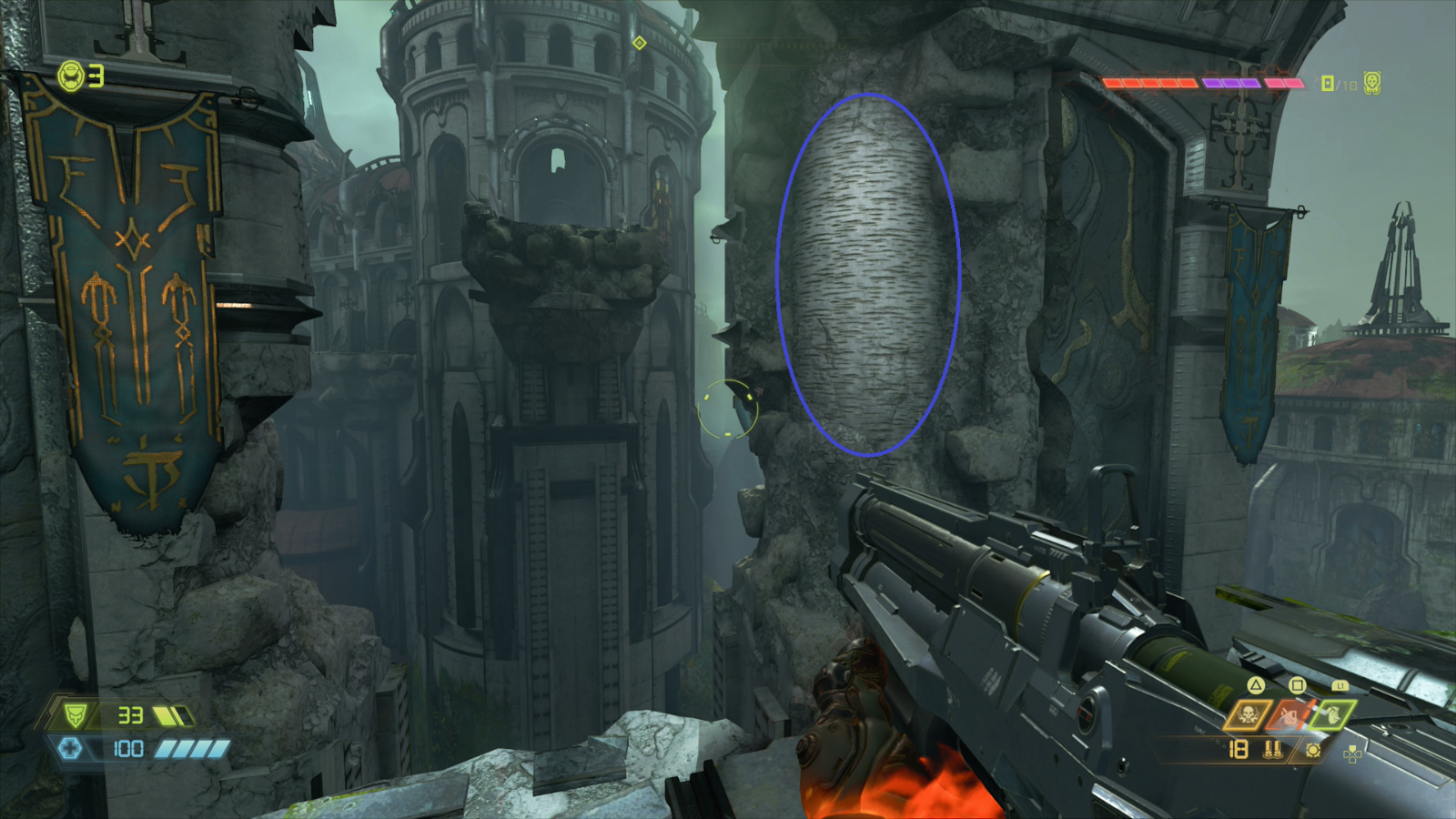Click the d-pad weapon switch icon
The image size is (1456, 819).
(1352, 753)
